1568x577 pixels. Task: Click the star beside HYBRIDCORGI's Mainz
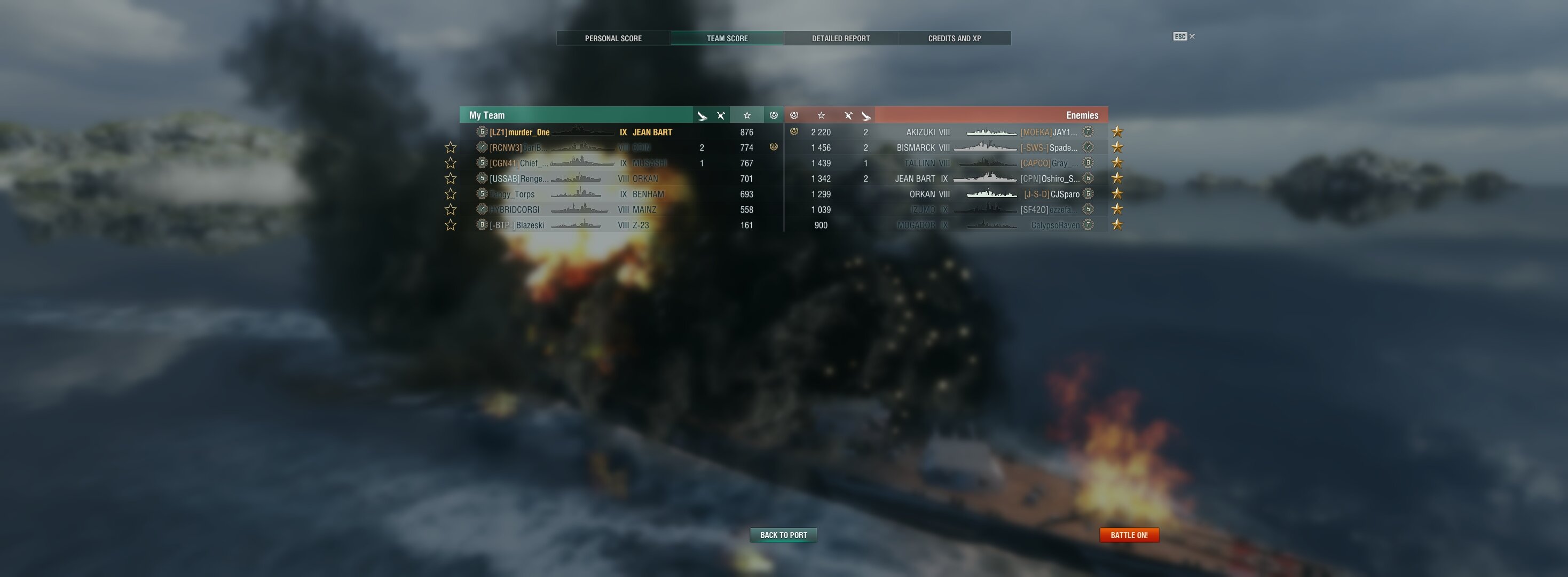coord(451,209)
